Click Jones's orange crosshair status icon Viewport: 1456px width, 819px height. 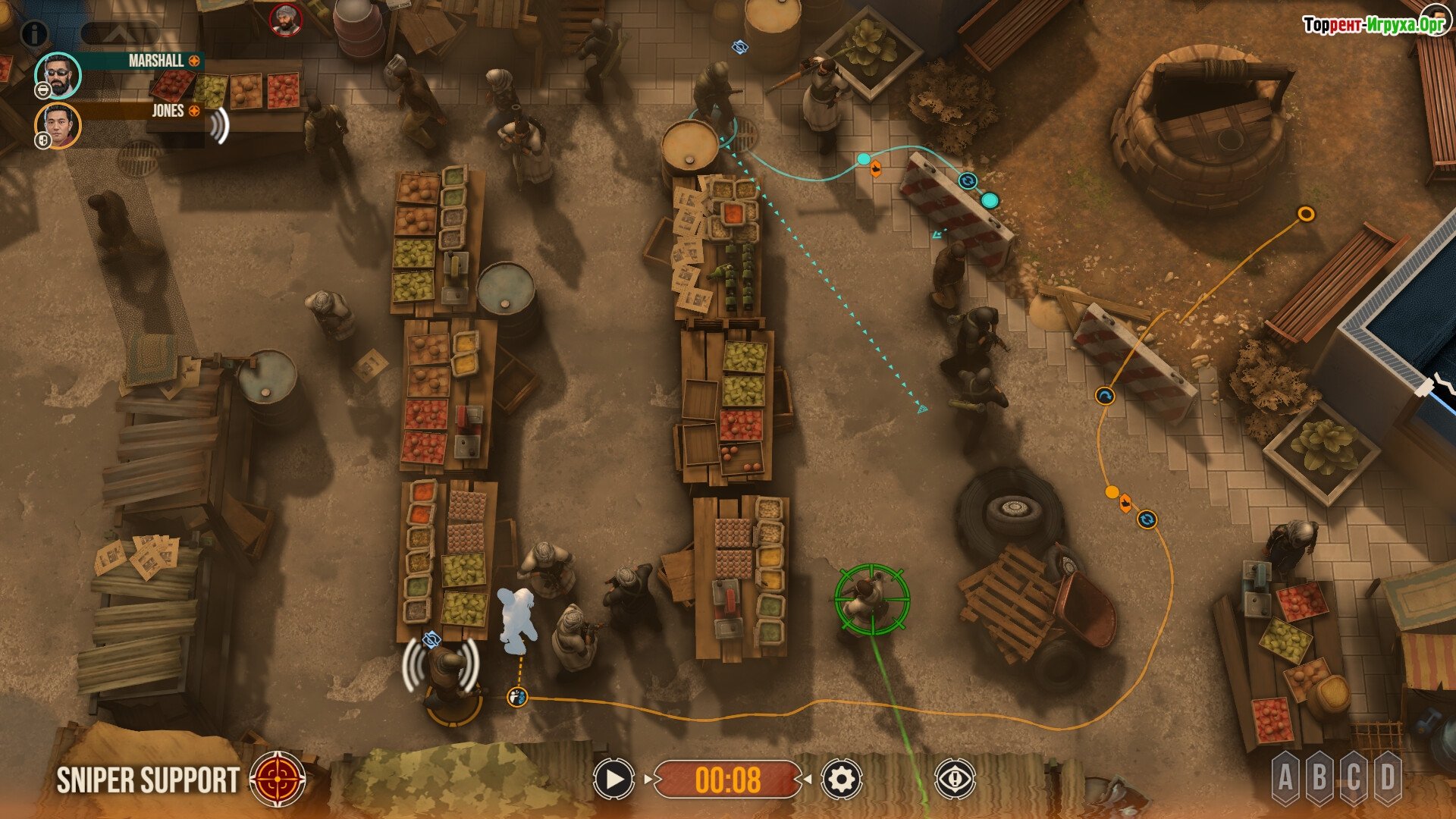pyautogui.click(x=194, y=111)
